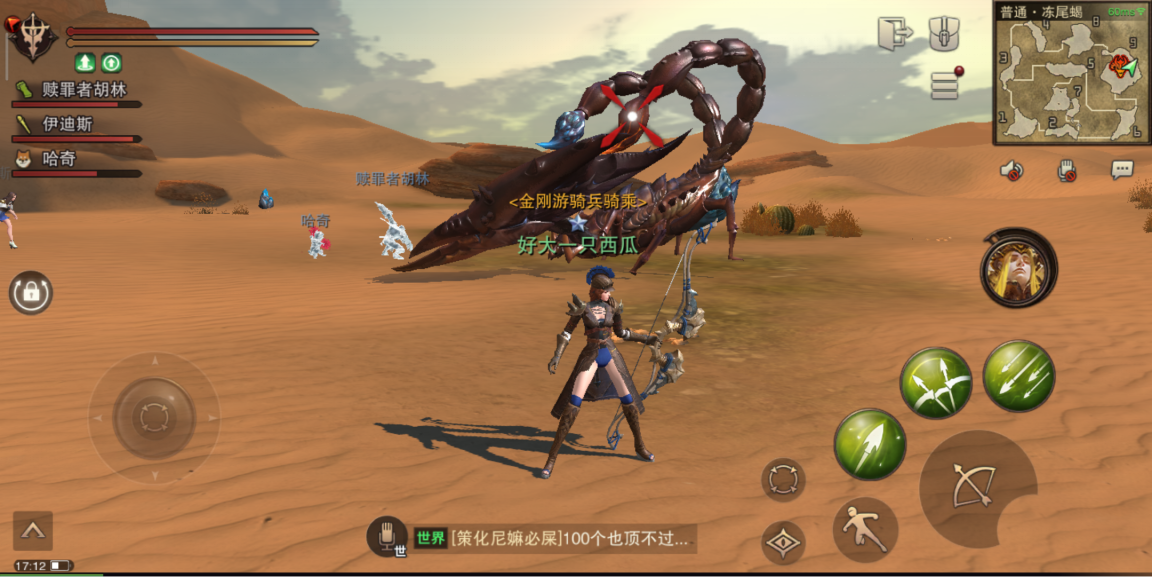The width and height of the screenshot is (1152, 577).
Task: Fire the basic bow attack
Action: [972, 487]
